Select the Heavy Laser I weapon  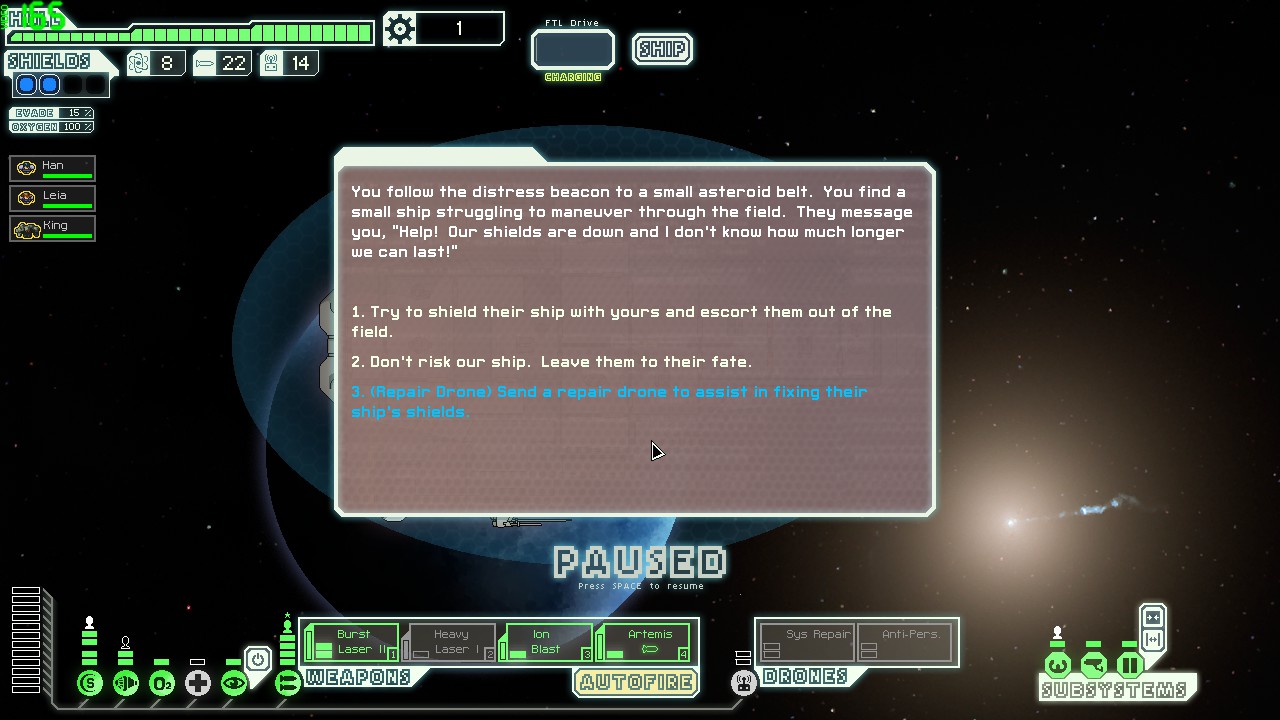tap(450, 642)
